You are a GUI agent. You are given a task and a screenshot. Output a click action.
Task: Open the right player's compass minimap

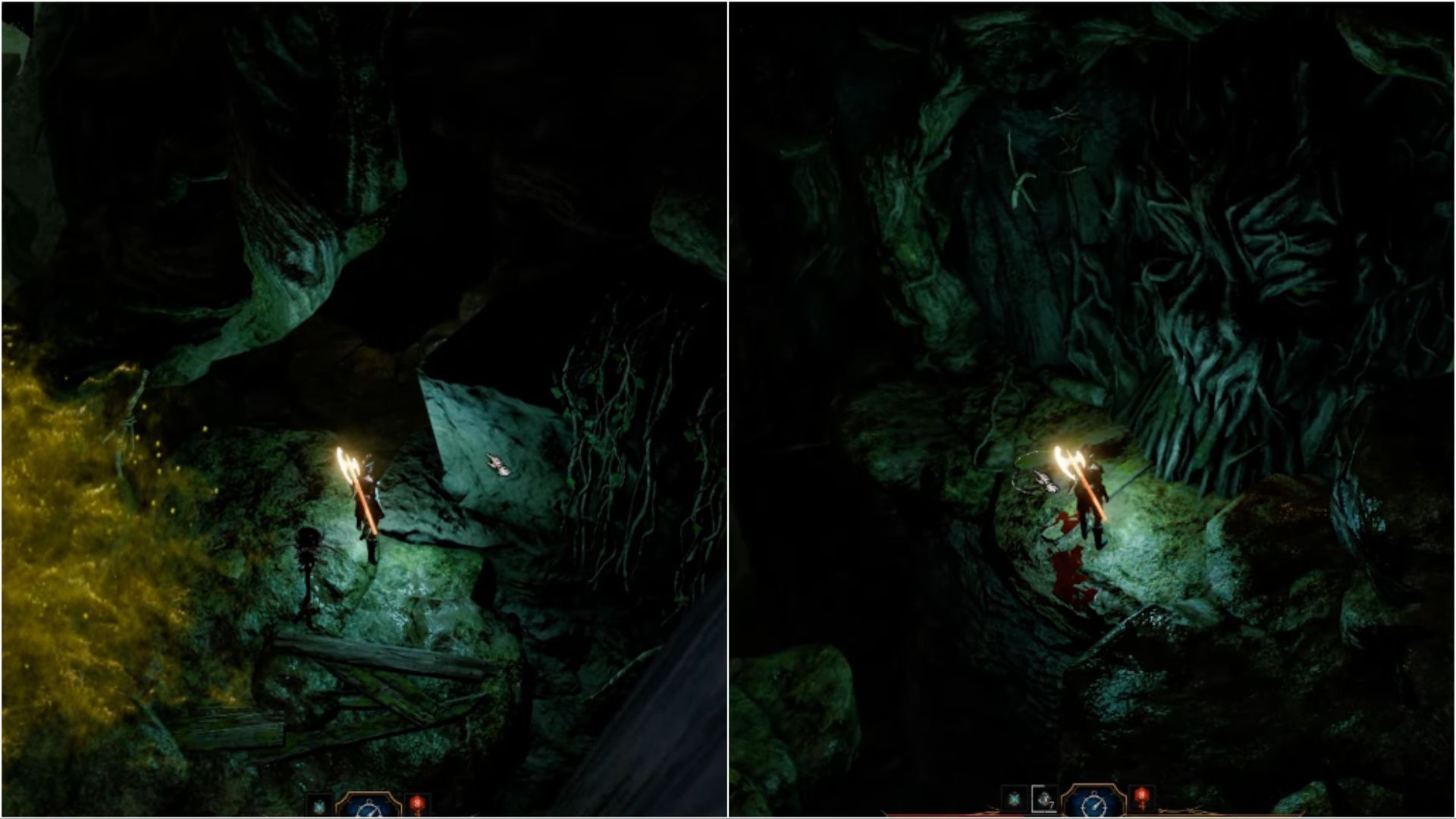(1094, 802)
